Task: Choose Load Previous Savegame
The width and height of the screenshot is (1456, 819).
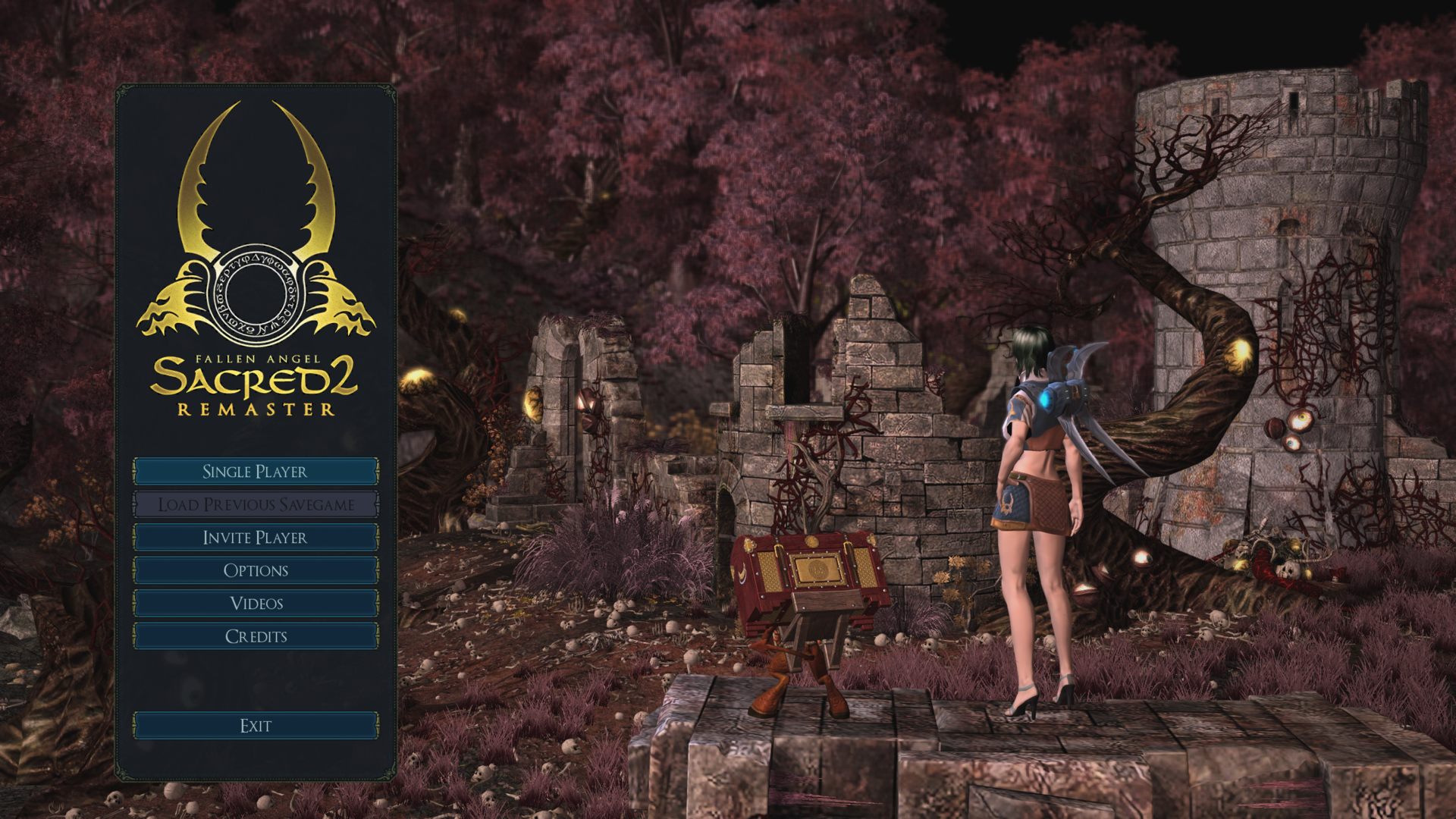Action: [x=256, y=504]
